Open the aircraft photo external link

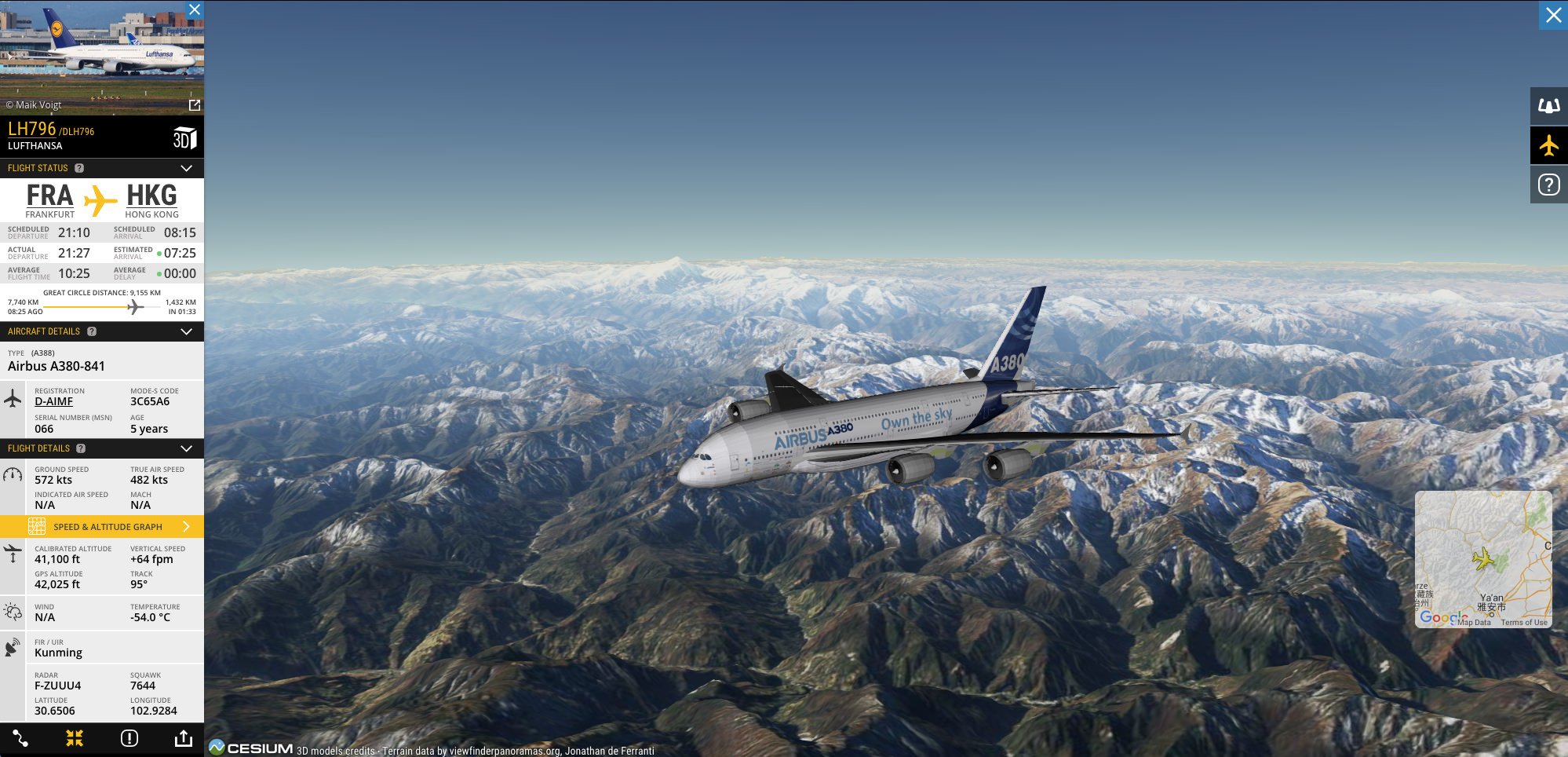(x=195, y=105)
